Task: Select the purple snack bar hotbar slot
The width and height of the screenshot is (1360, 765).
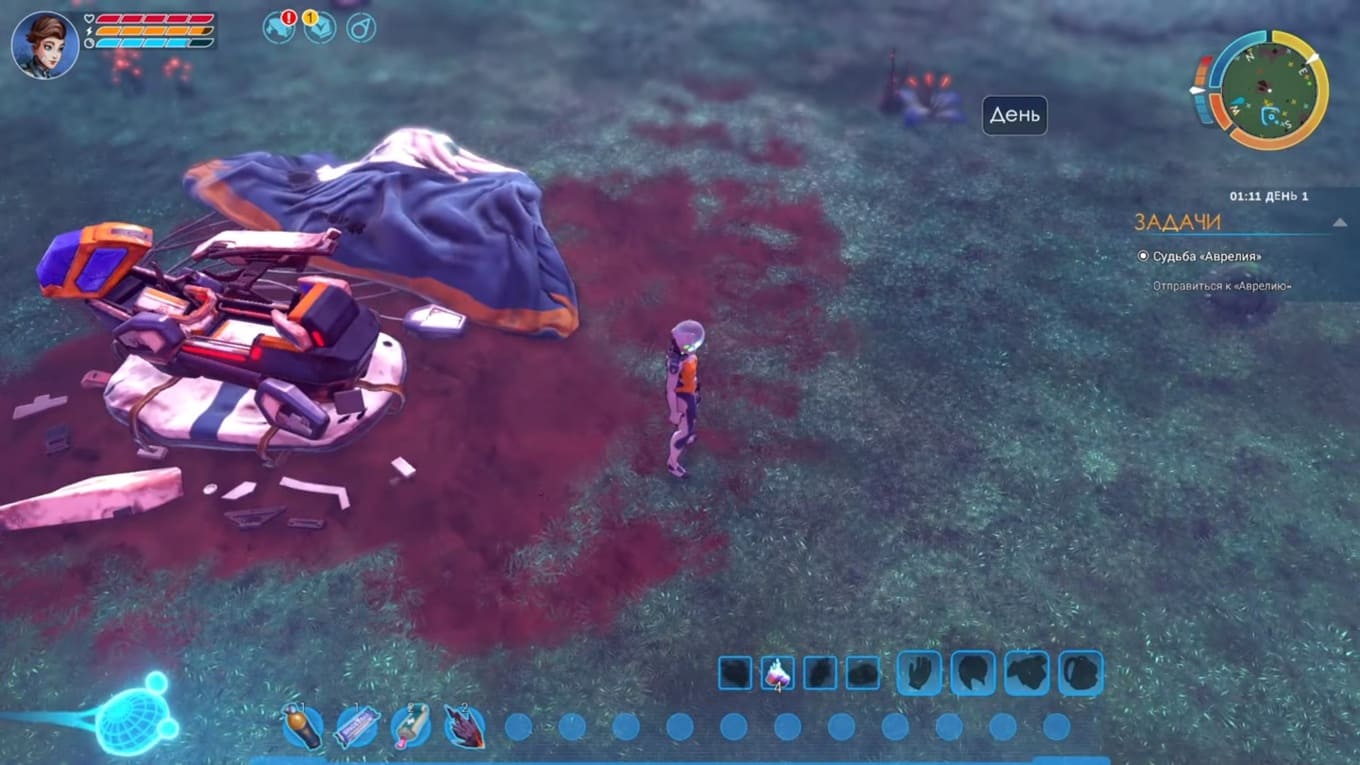Action: [x=356, y=727]
